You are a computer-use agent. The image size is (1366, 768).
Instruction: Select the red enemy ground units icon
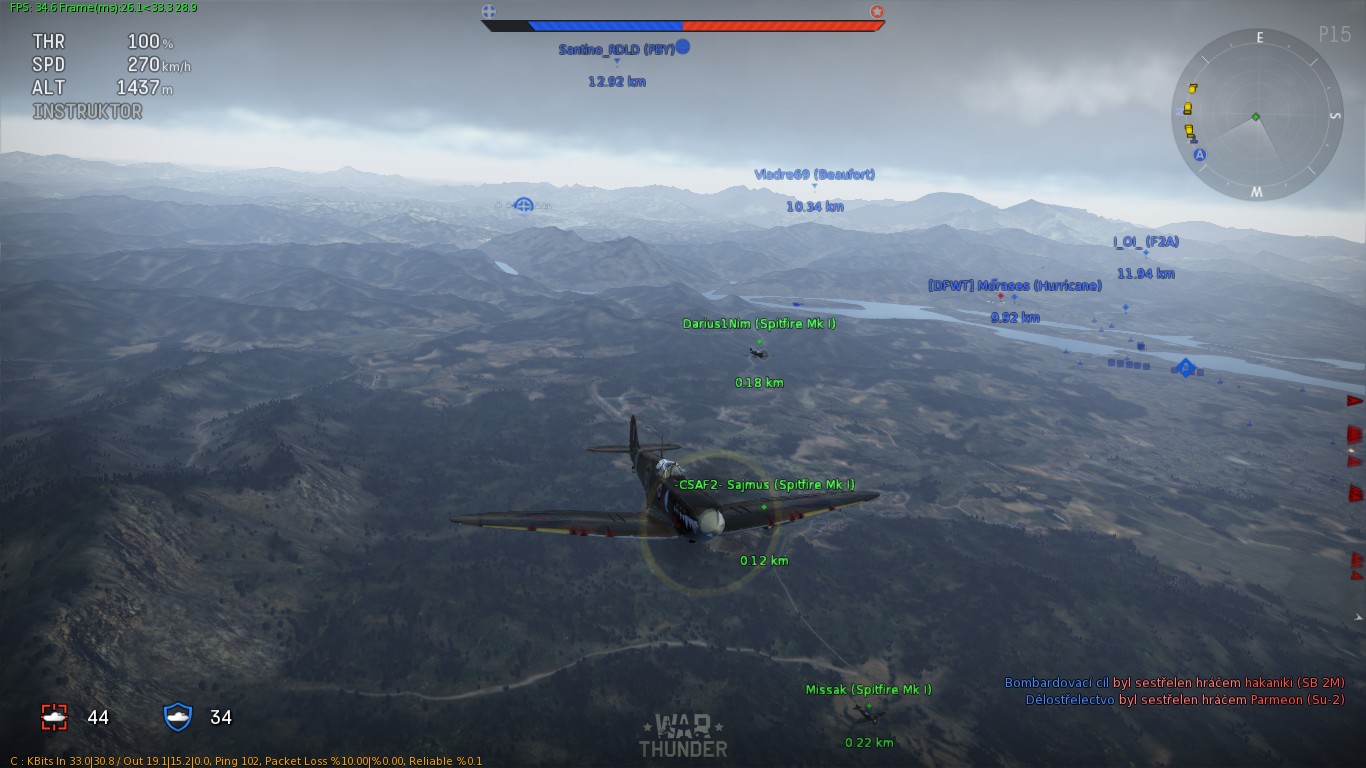tap(54, 716)
